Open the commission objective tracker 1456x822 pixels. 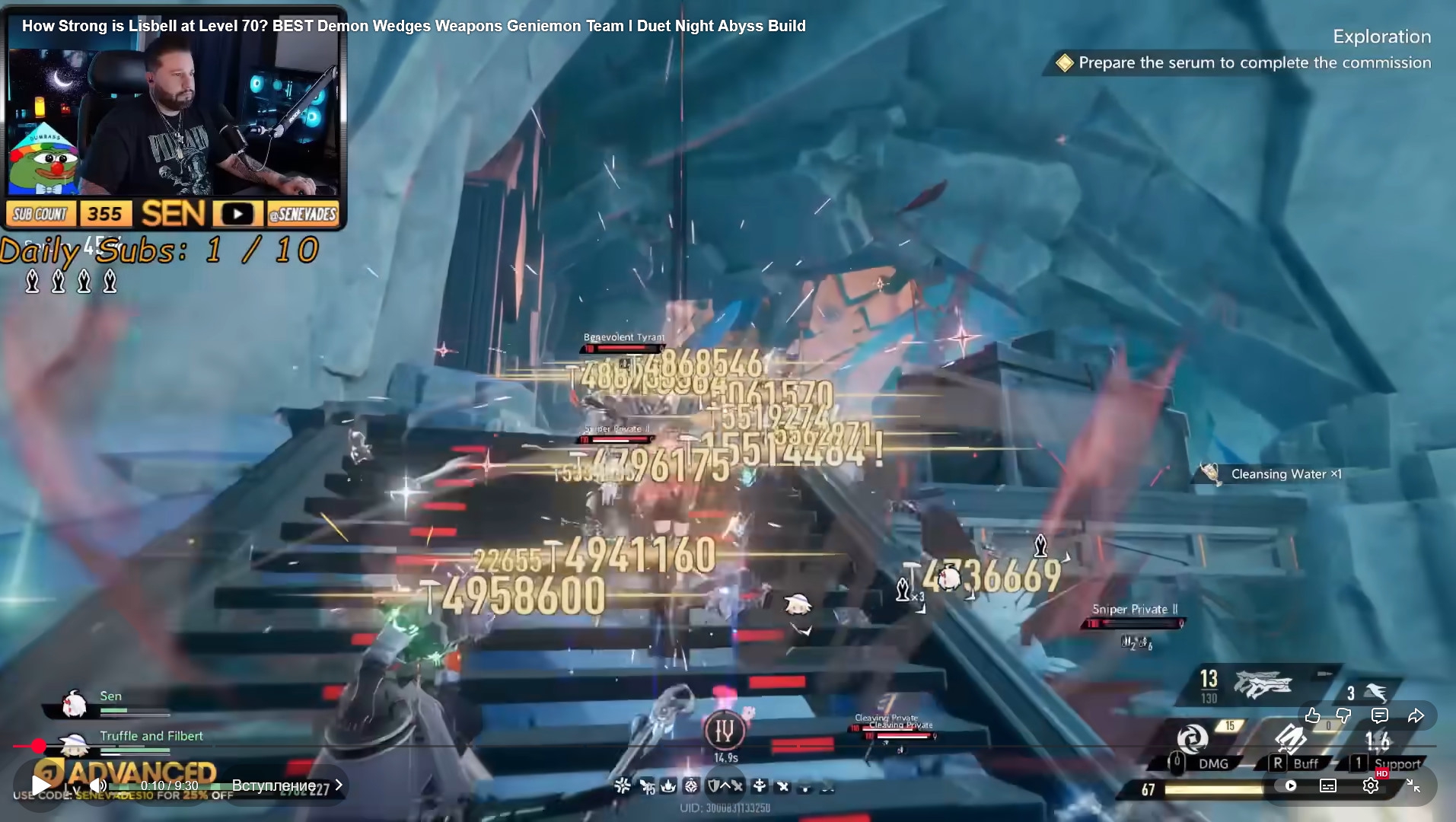point(1254,63)
